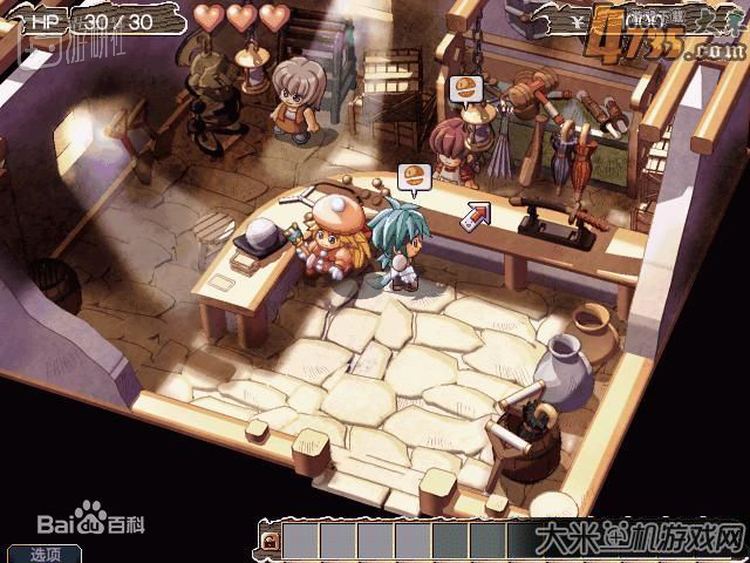Select the talk bubble above the blue-haired character
Image resolution: width=750 pixels, height=563 pixels.
[x=411, y=178]
